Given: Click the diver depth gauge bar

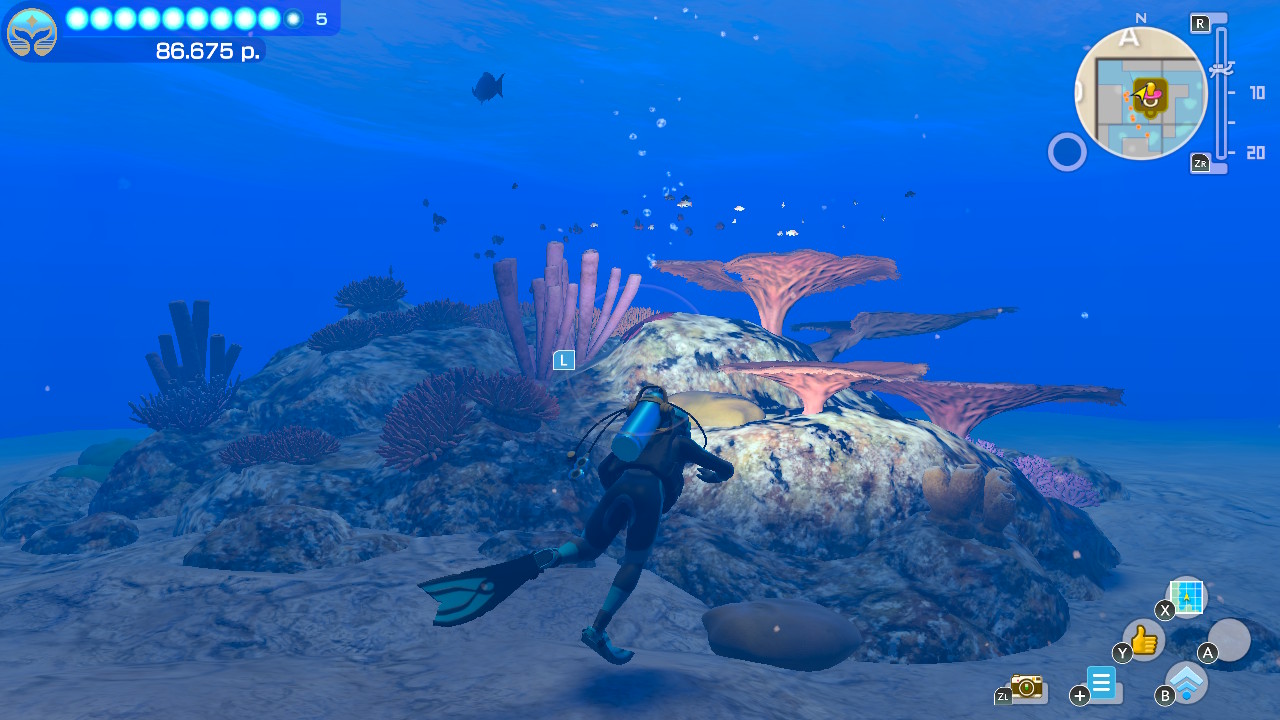Looking at the screenshot, I should (1221, 95).
